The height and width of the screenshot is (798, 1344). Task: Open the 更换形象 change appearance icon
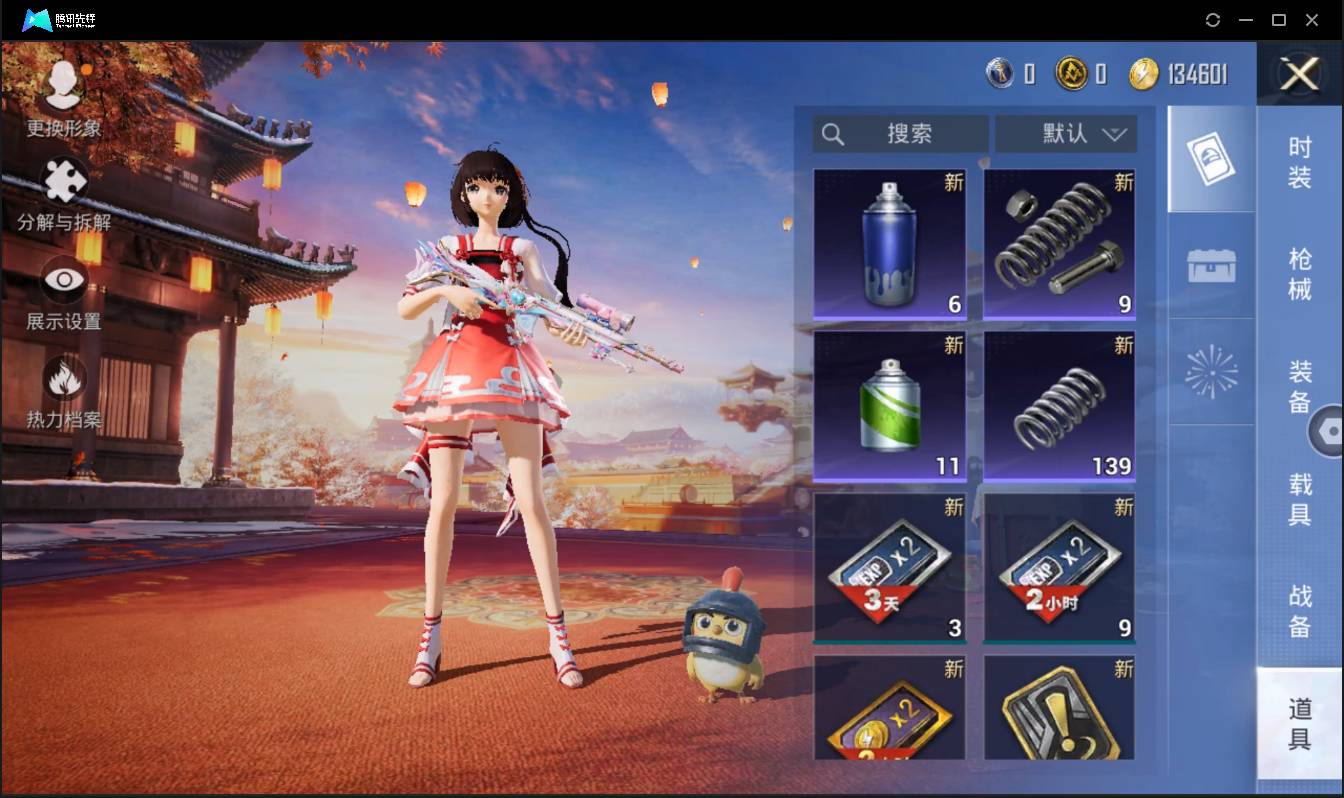62,88
